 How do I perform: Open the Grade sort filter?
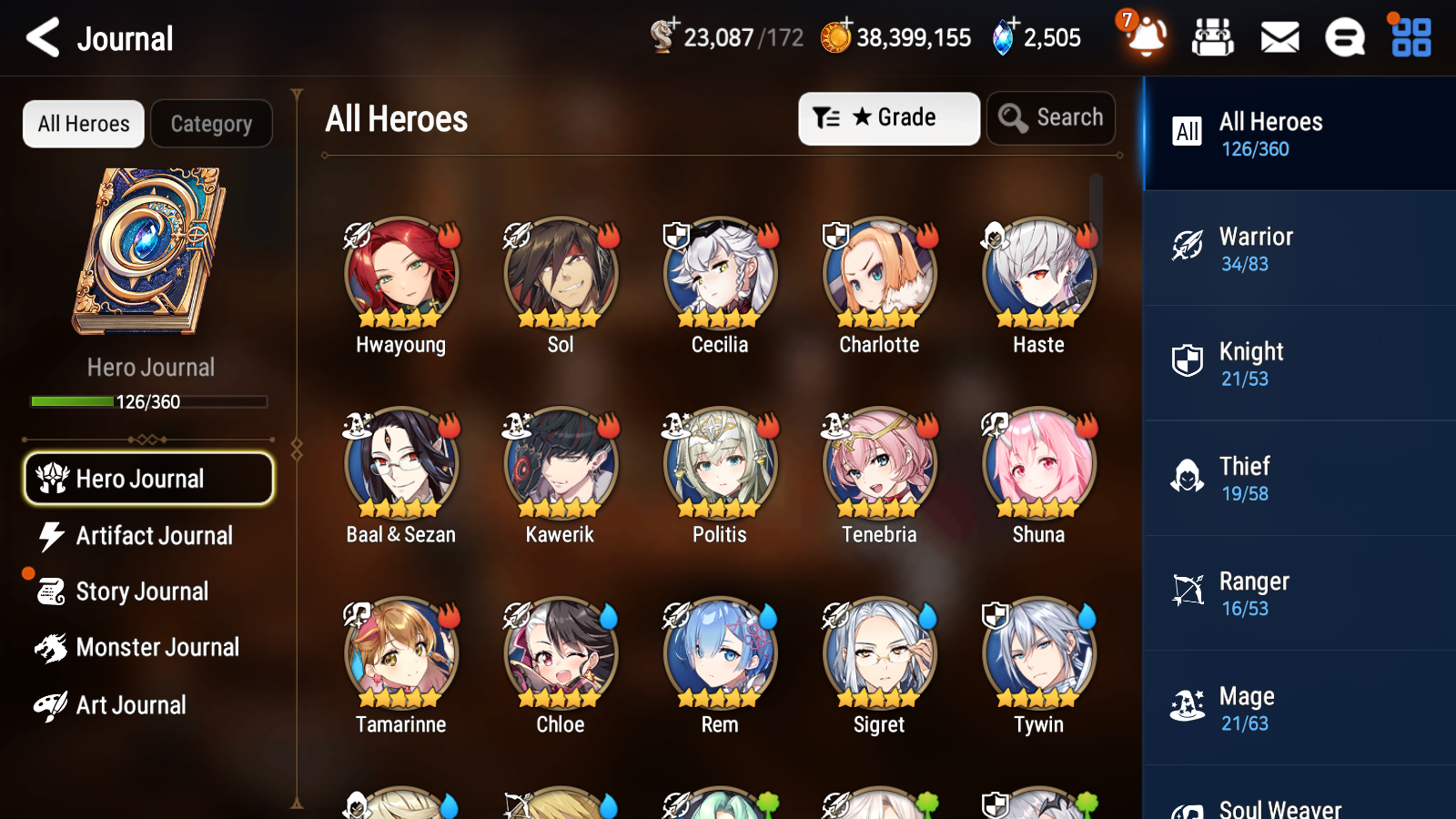(888, 118)
